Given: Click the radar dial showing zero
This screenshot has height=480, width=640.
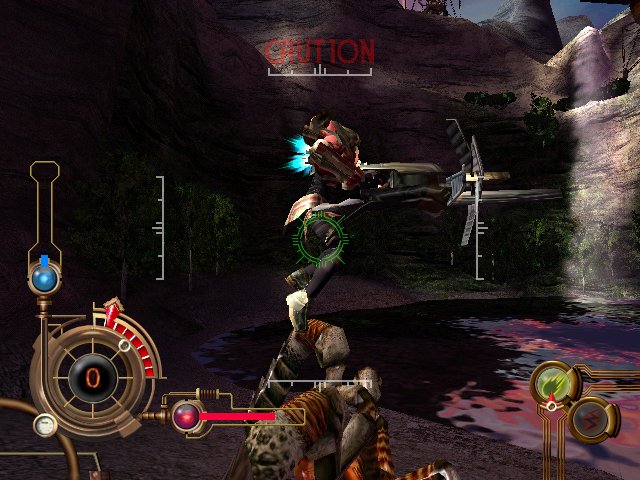Looking at the screenshot, I should point(91,377).
